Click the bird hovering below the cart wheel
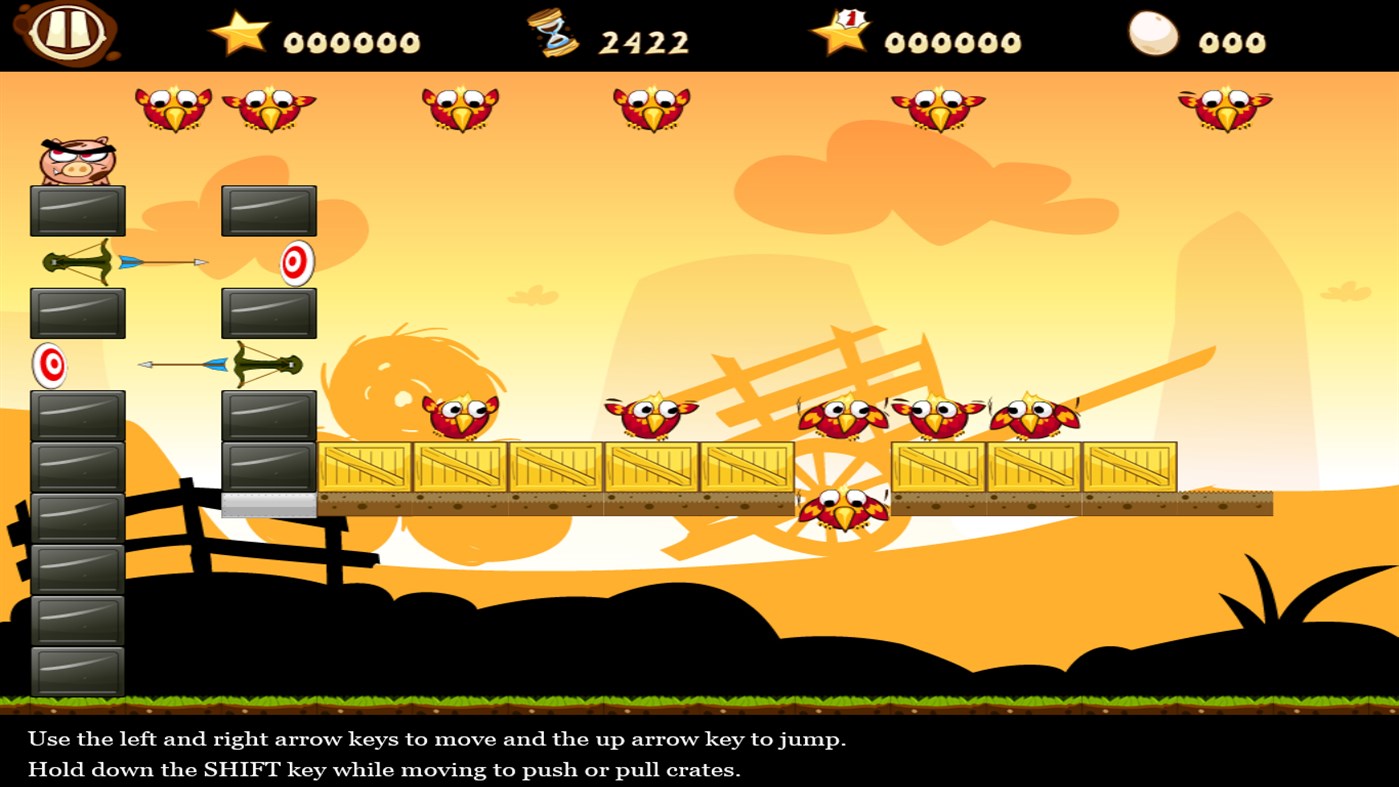The height and width of the screenshot is (787, 1399). point(843,508)
